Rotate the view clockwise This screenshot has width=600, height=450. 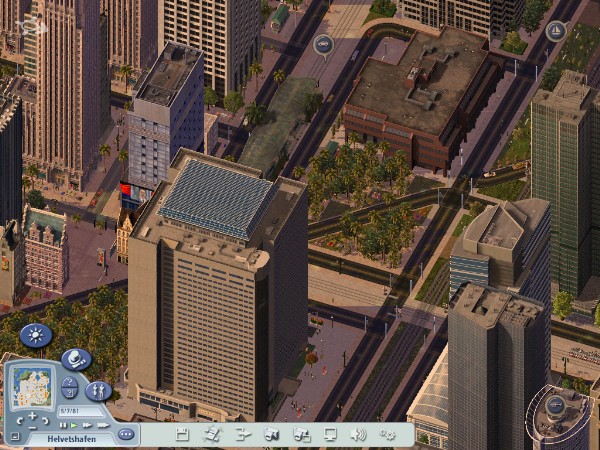coord(46,421)
